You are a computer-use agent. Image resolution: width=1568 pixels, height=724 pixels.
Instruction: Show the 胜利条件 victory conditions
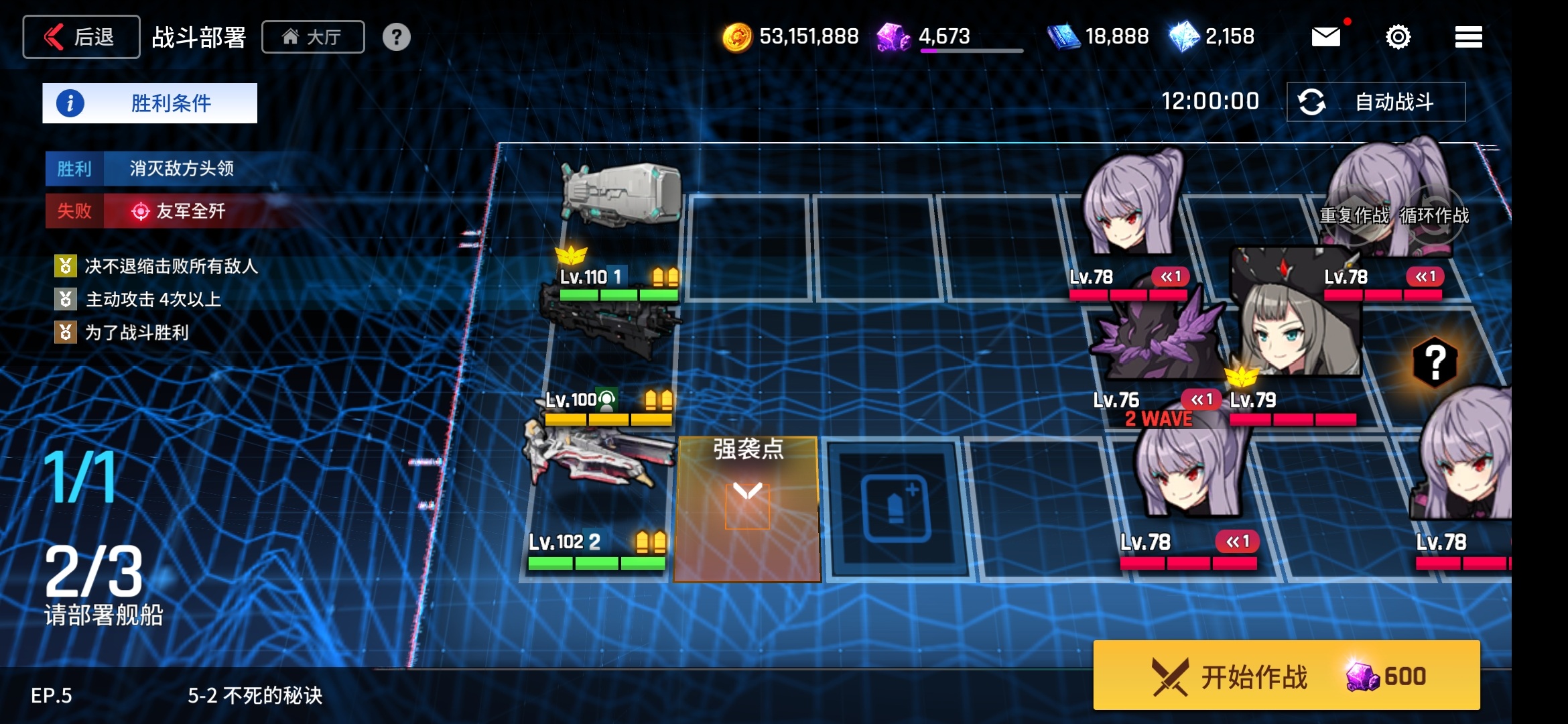point(149,103)
